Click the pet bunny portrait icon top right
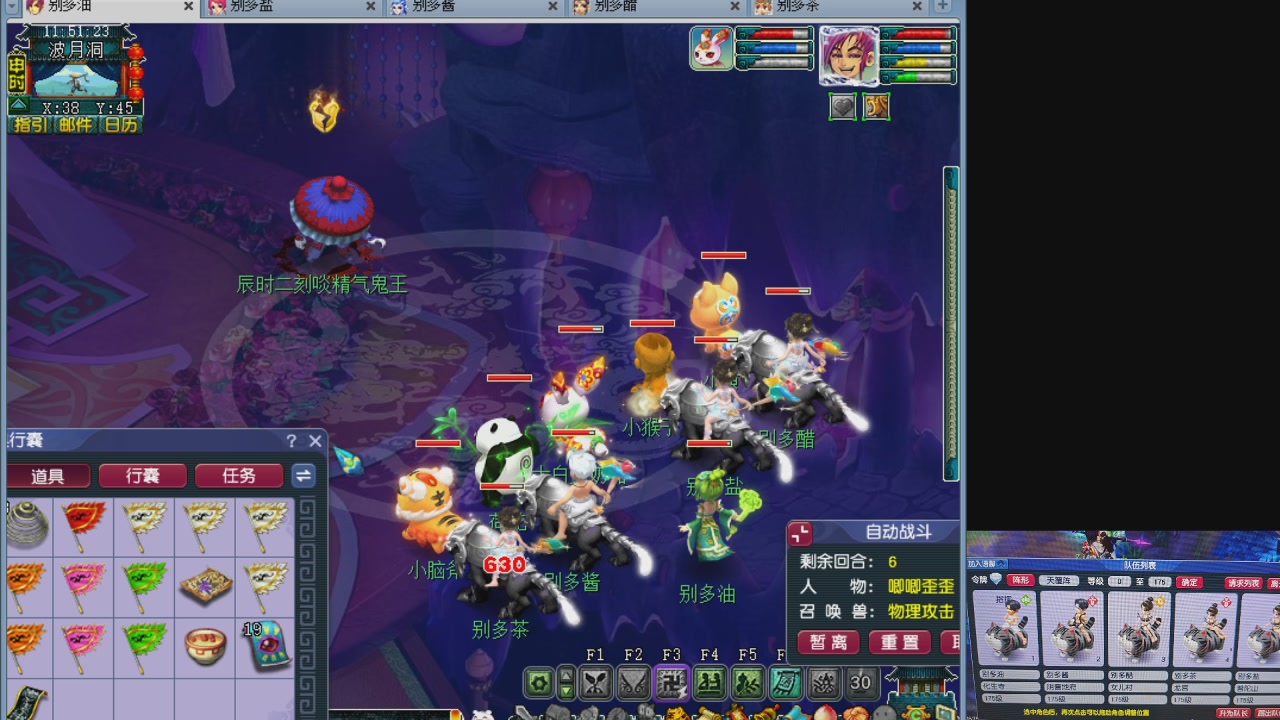The height and width of the screenshot is (720, 1280). [x=711, y=48]
